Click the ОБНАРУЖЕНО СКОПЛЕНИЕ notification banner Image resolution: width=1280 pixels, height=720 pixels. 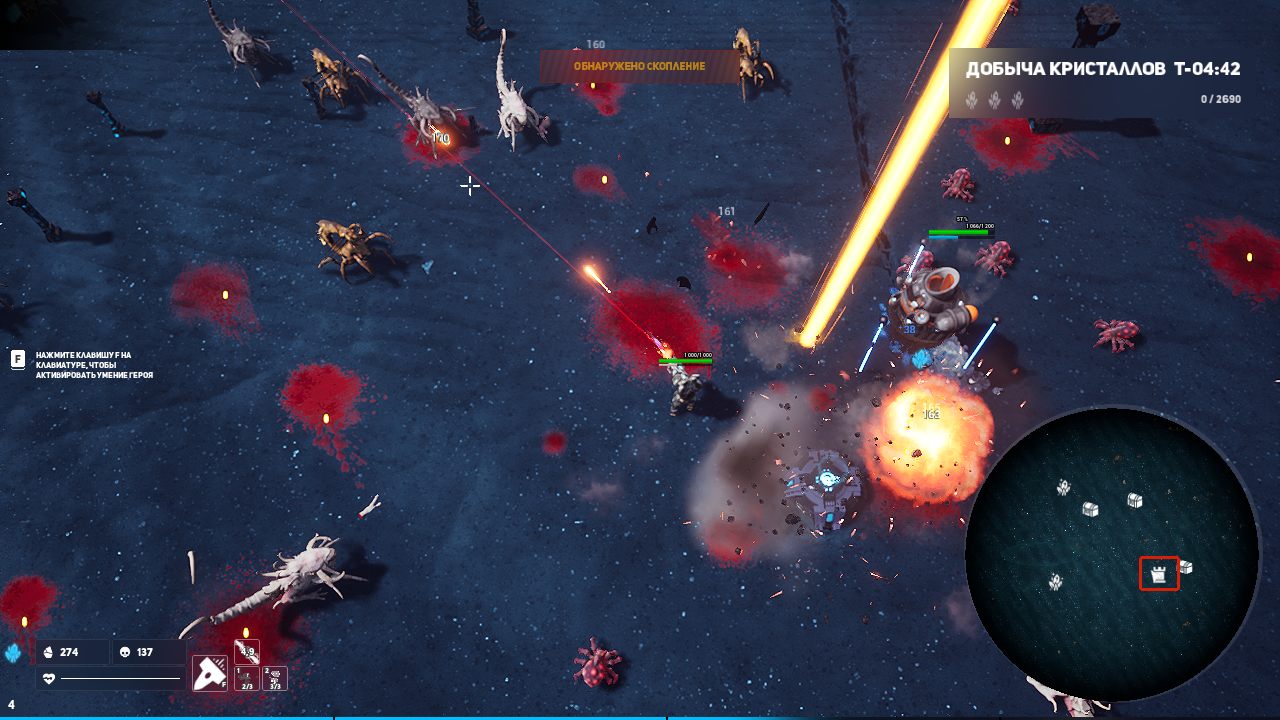[639, 66]
